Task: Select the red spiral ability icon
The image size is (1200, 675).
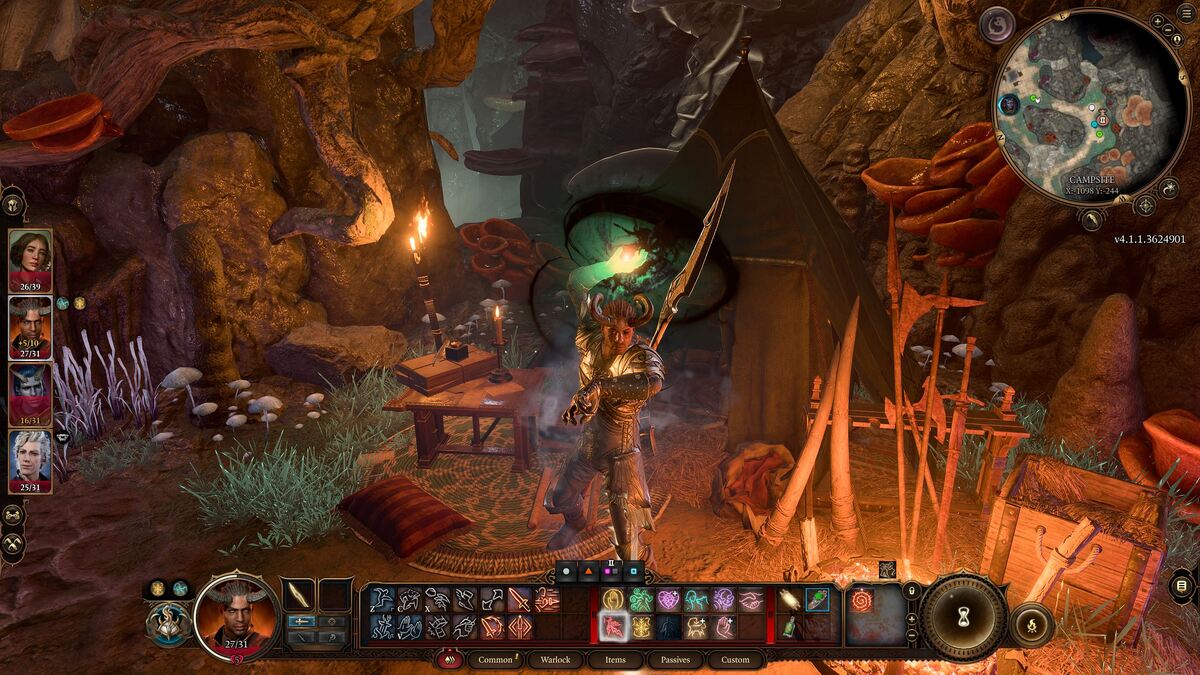Action: 862,601
